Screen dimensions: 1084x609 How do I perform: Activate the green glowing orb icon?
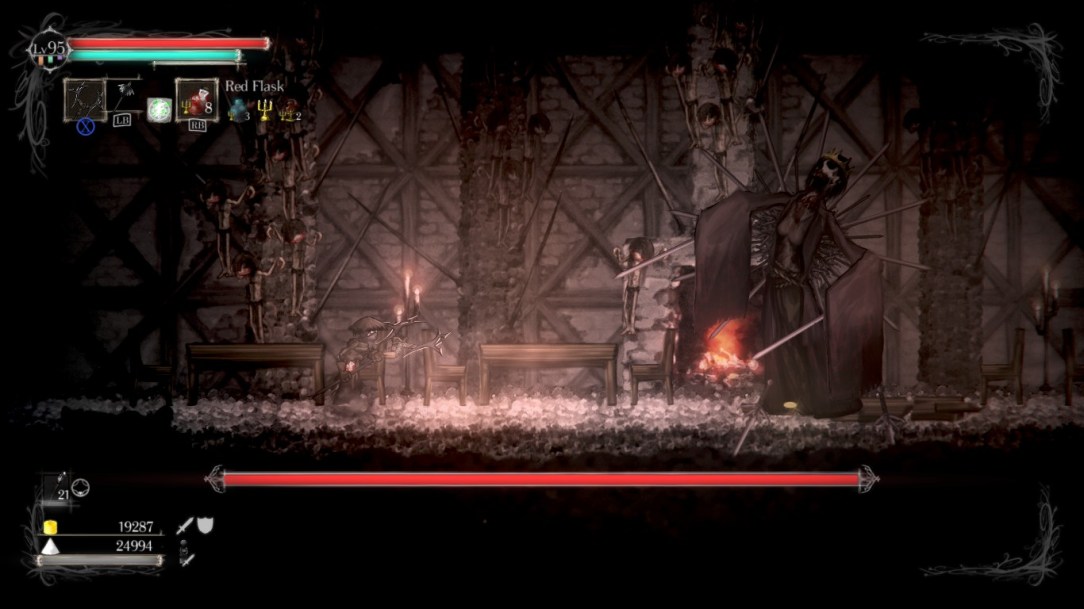158,109
